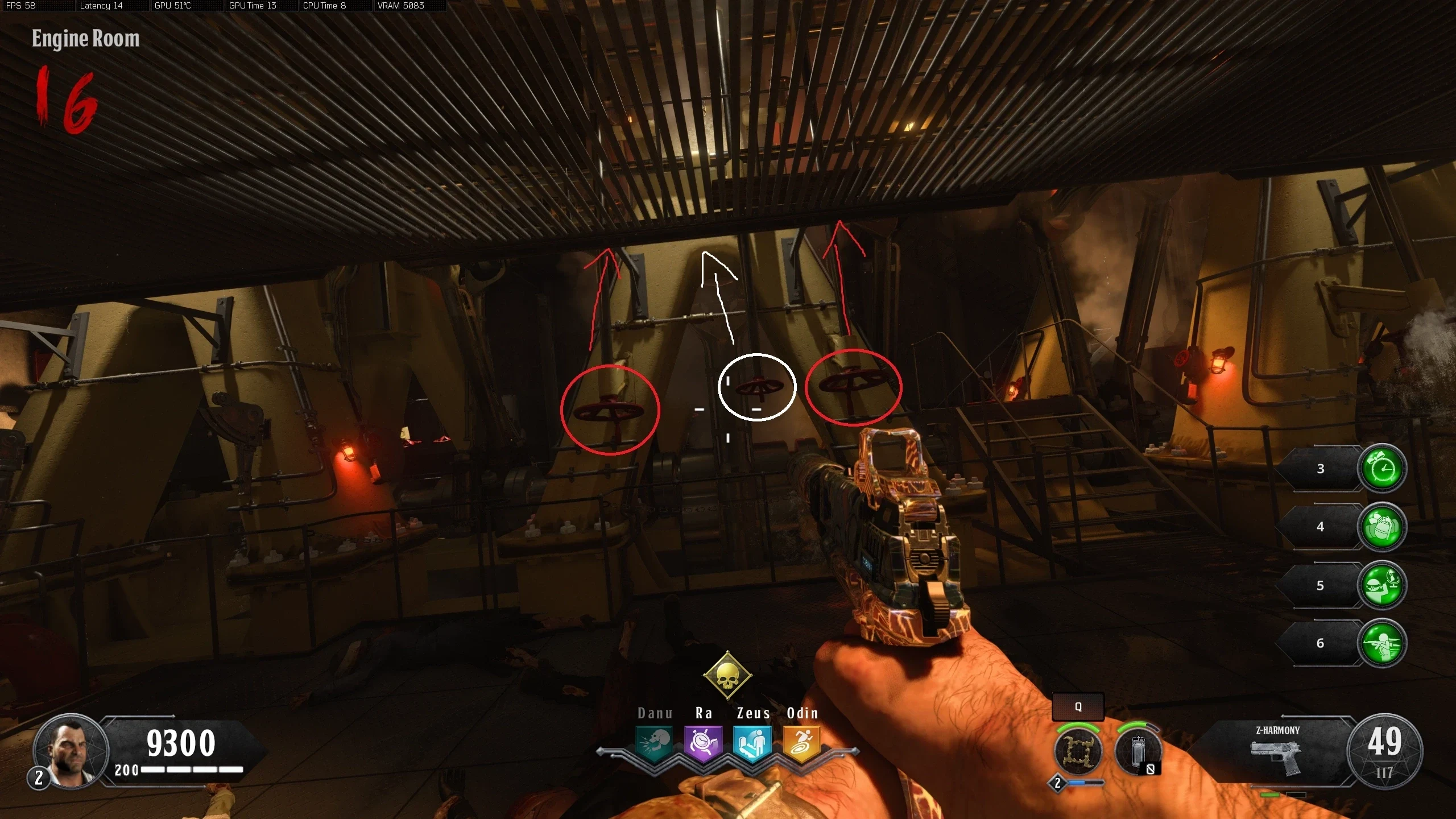
Task: Use the alarm clock elixir
Action: click(1381, 469)
